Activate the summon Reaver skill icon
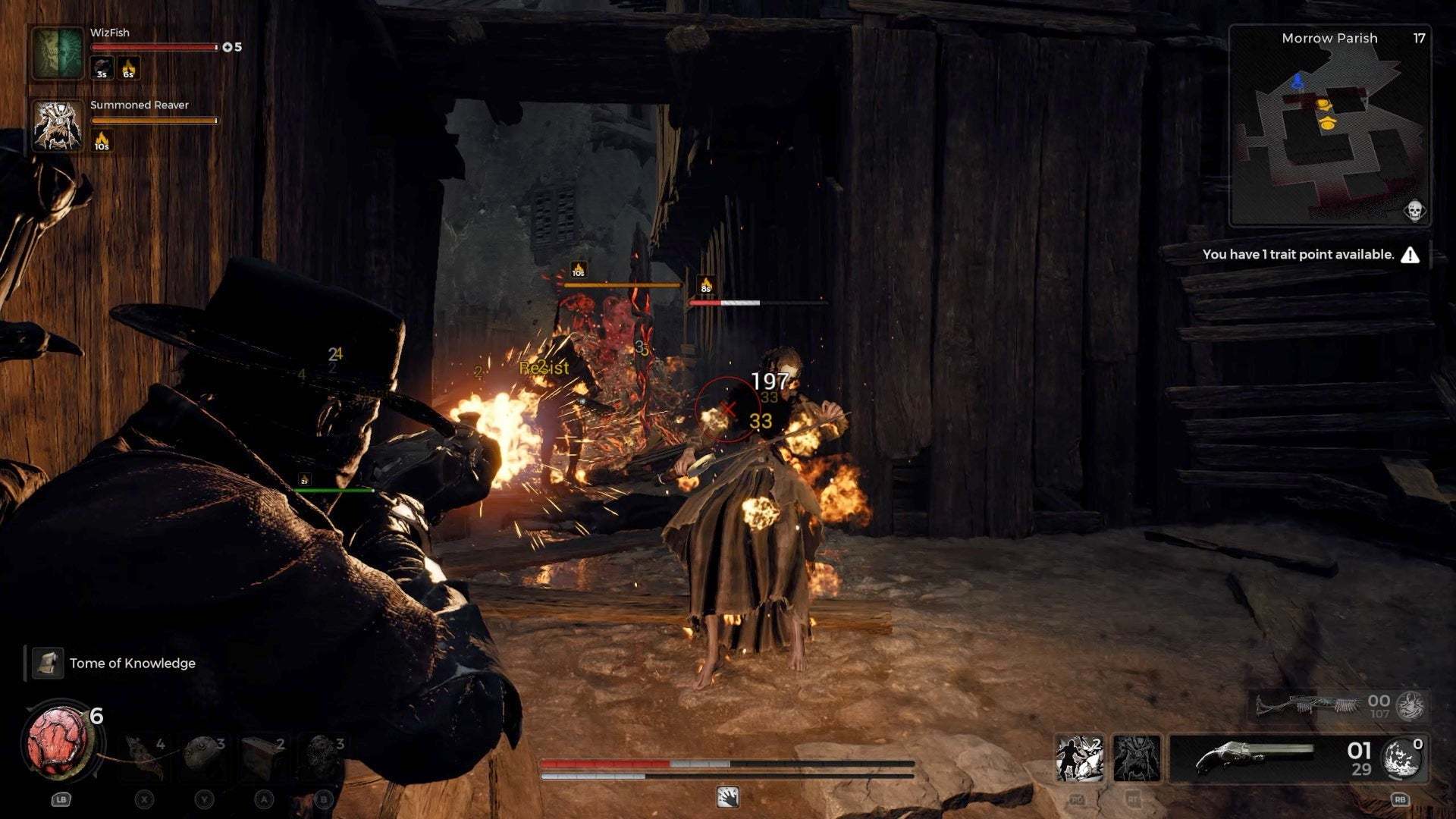Viewport: 1456px width, 819px height. pos(1136,758)
